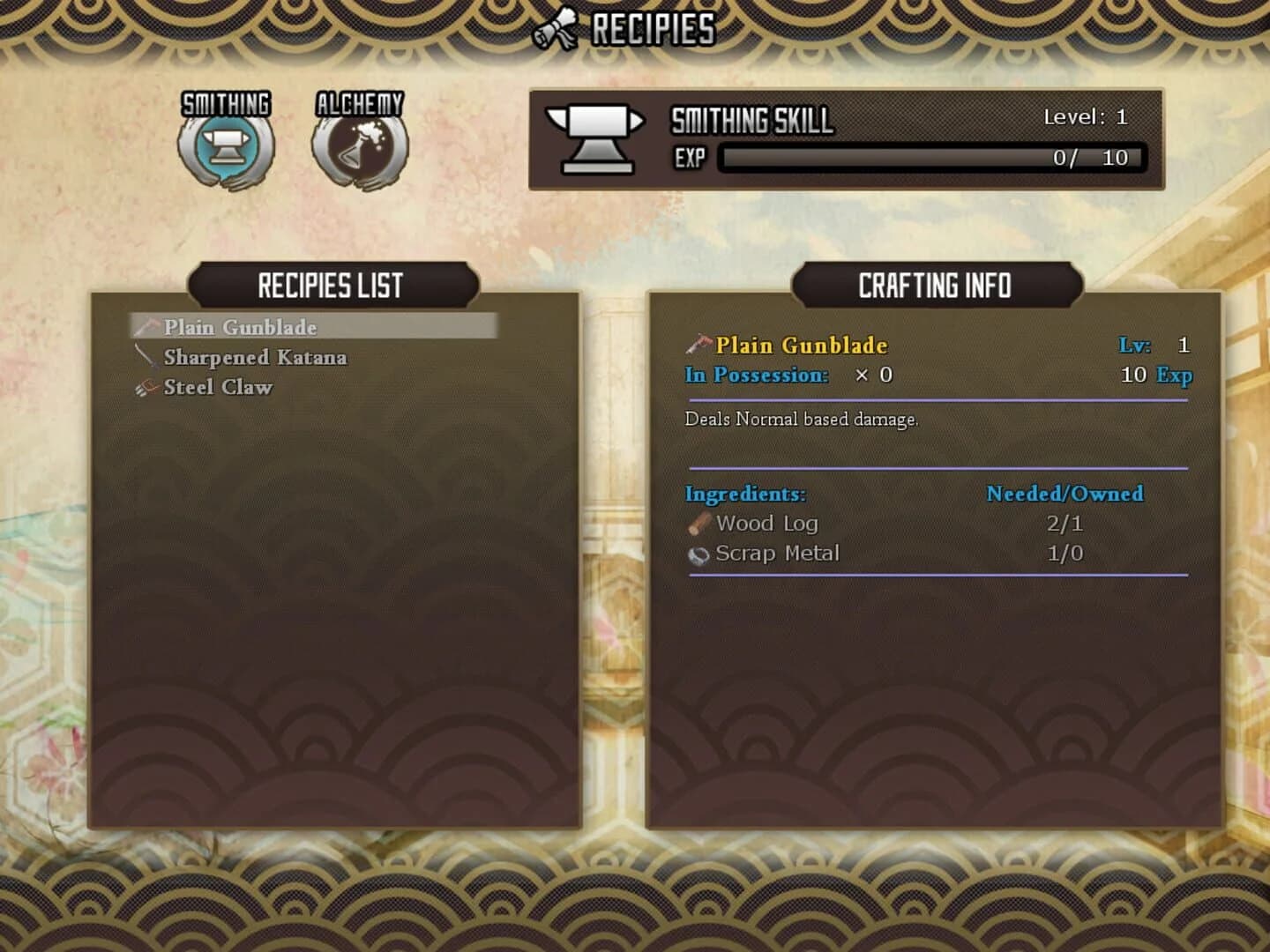
Task: Select the Sharpened Katana recipe
Action: [x=256, y=357]
